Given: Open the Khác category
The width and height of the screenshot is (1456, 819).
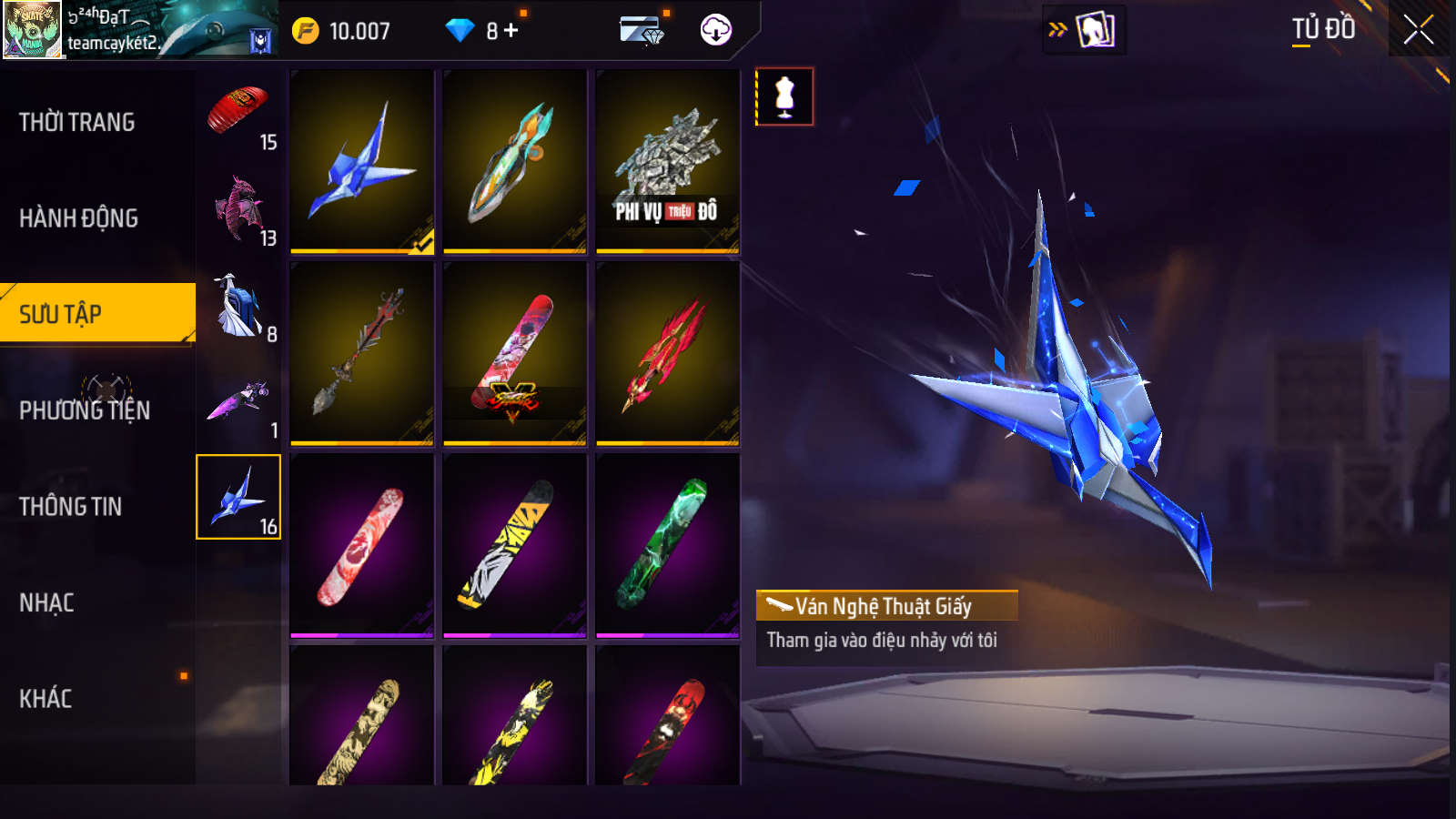Looking at the screenshot, I should 45,698.
